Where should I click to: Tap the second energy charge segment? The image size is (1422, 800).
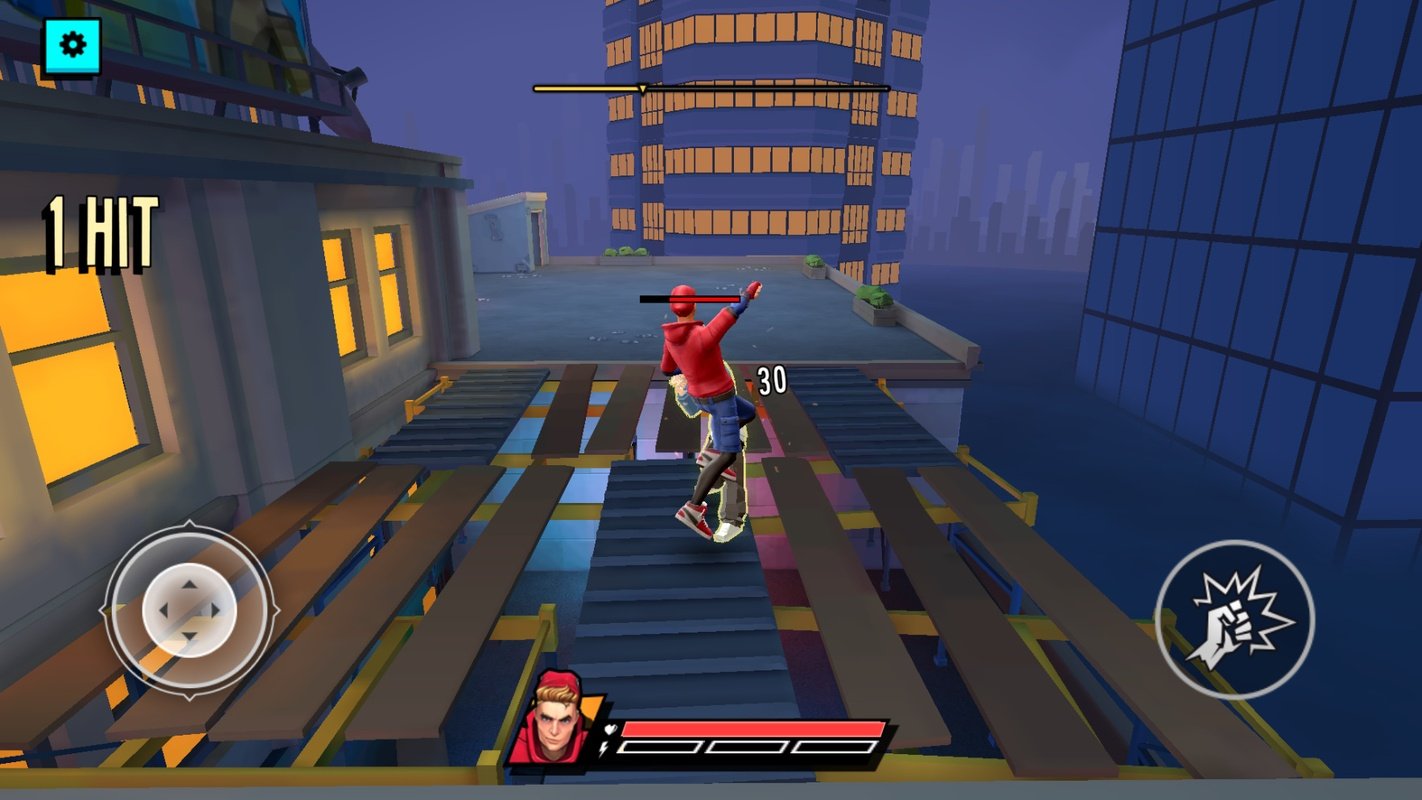(x=748, y=747)
